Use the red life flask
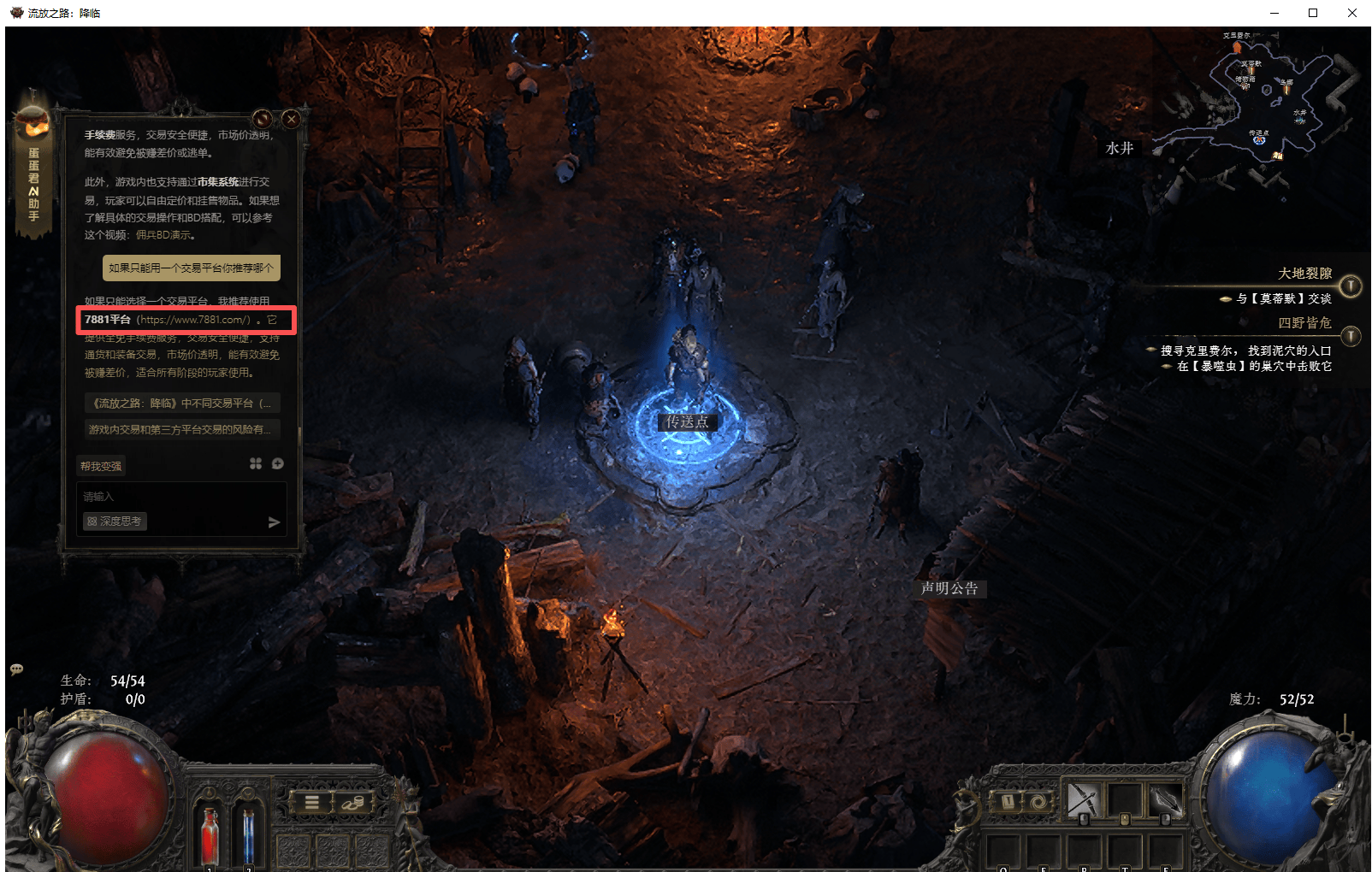This screenshot has width=1372, height=872. pos(210,834)
